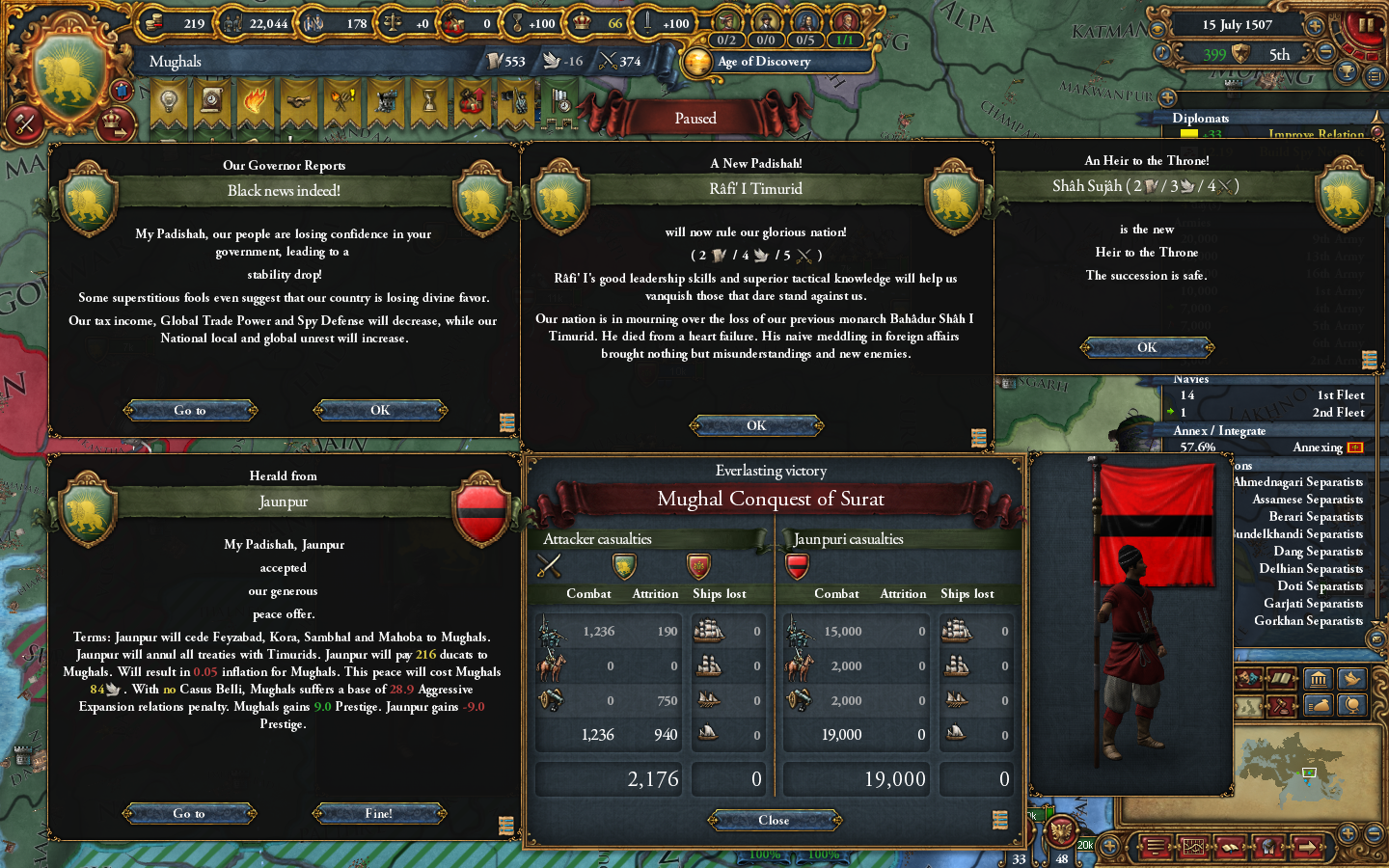Open the religion panel via dove icon
Image resolution: width=1389 pixels, height=868 pixels.
coord(1352,678)
